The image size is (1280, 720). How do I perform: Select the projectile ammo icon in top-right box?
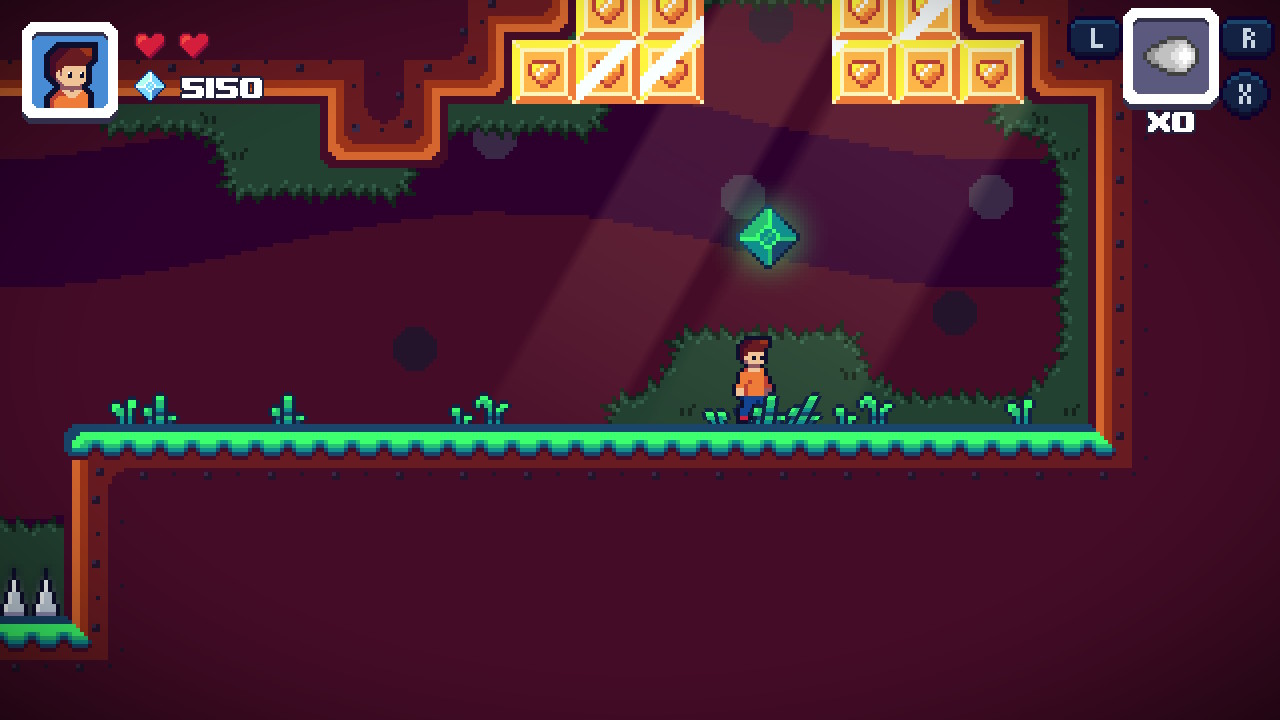1170,57
